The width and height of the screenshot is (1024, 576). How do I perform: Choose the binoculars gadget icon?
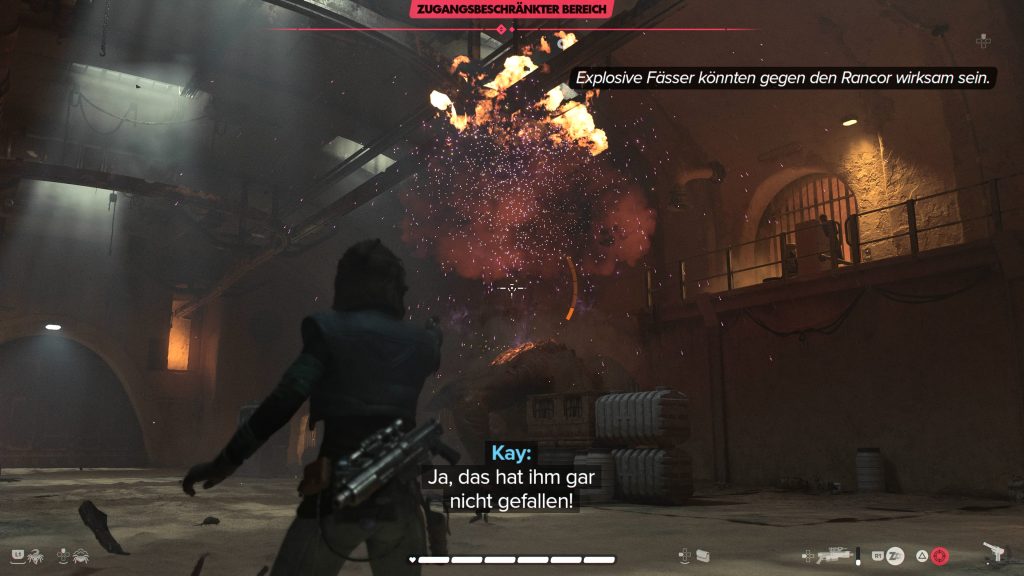702,556
